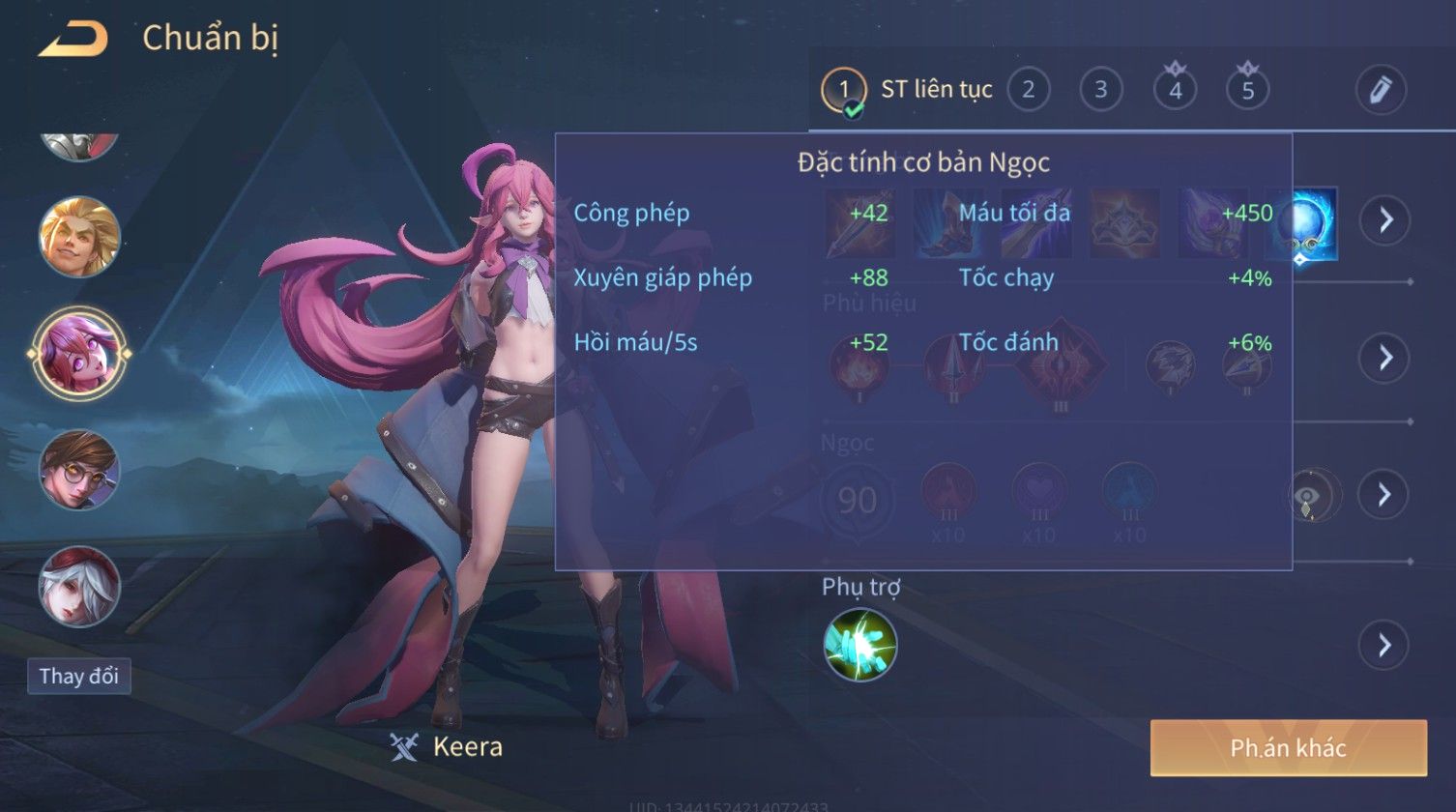Screen dimensions: 1456x812
Task: Click the orange Phản khác button
Action: (1288, 747)
